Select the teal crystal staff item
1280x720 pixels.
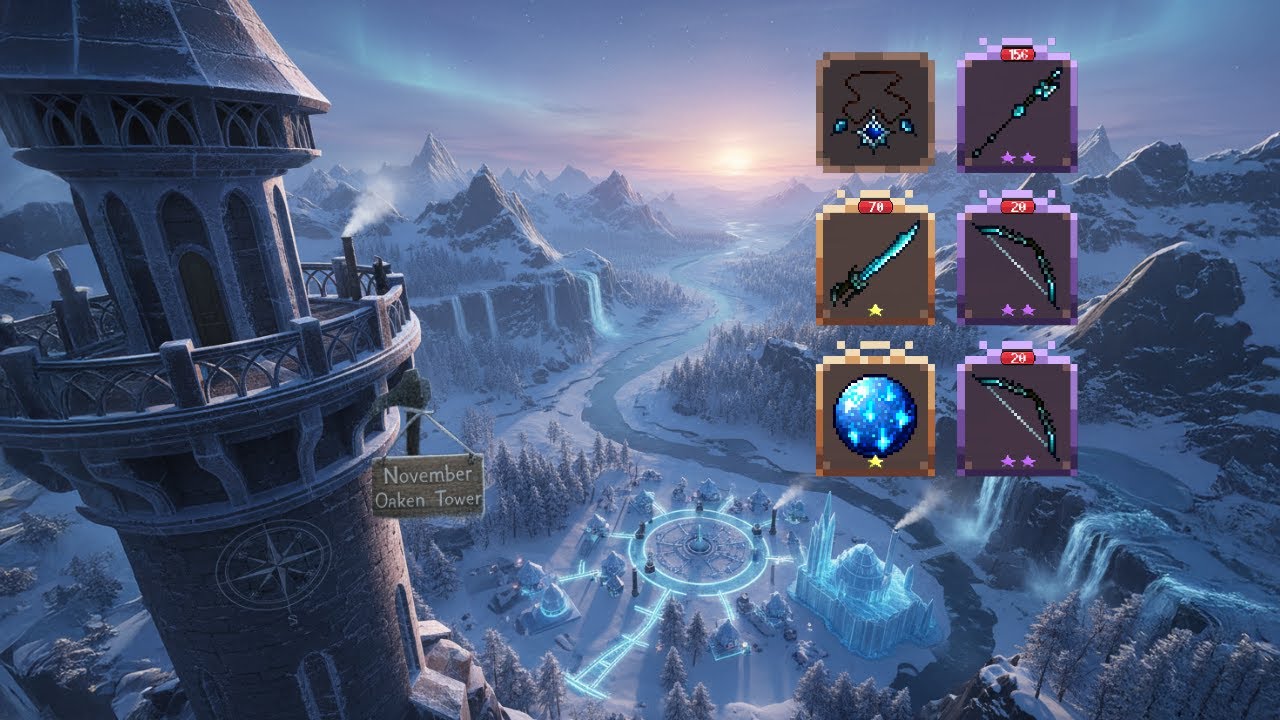[1014, 110]
